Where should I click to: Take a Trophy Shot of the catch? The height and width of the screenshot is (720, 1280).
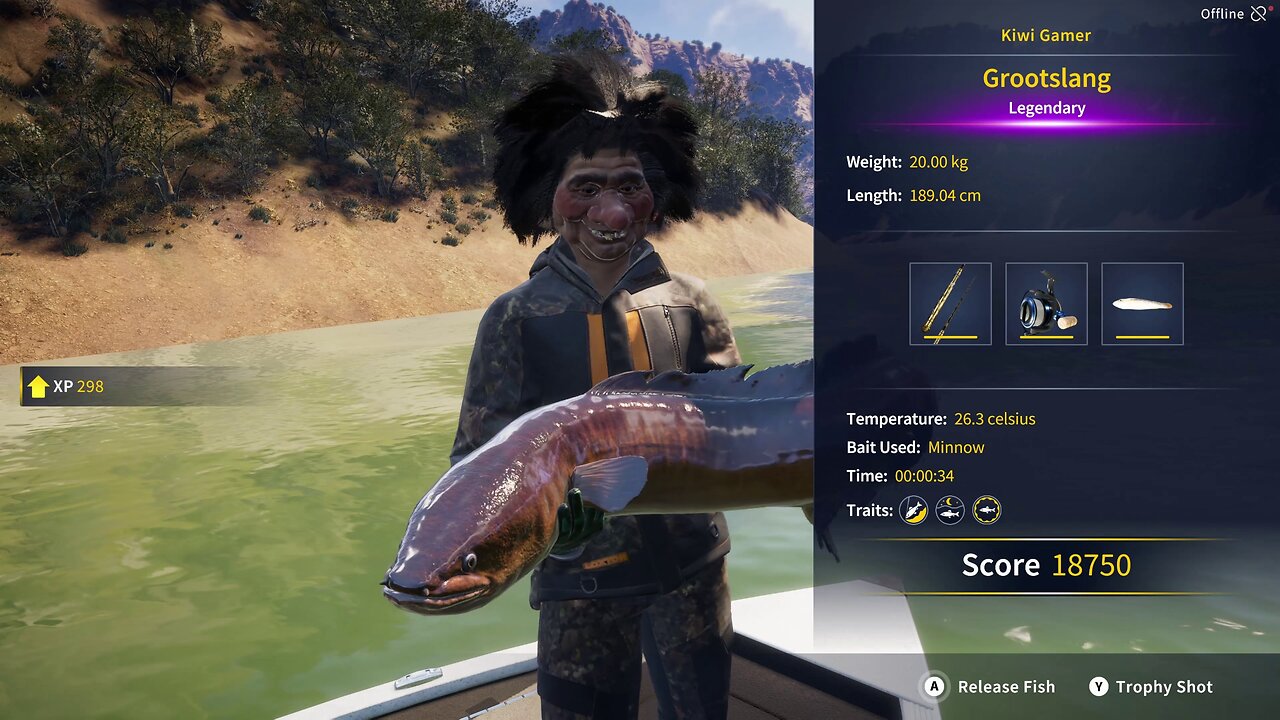tap(1151, 687)
